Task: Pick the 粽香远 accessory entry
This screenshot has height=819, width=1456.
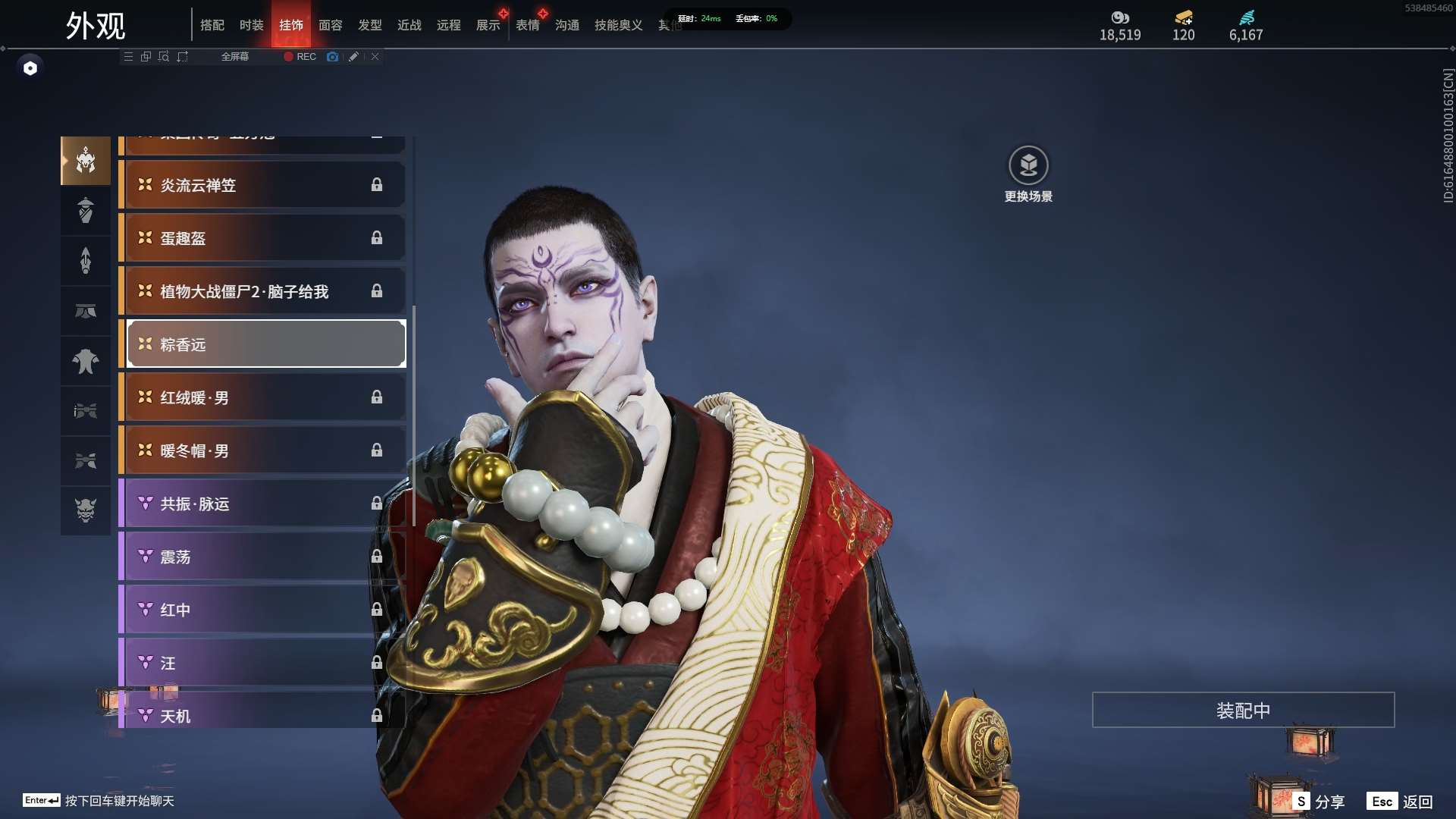Action: click(x=265, y=344)
